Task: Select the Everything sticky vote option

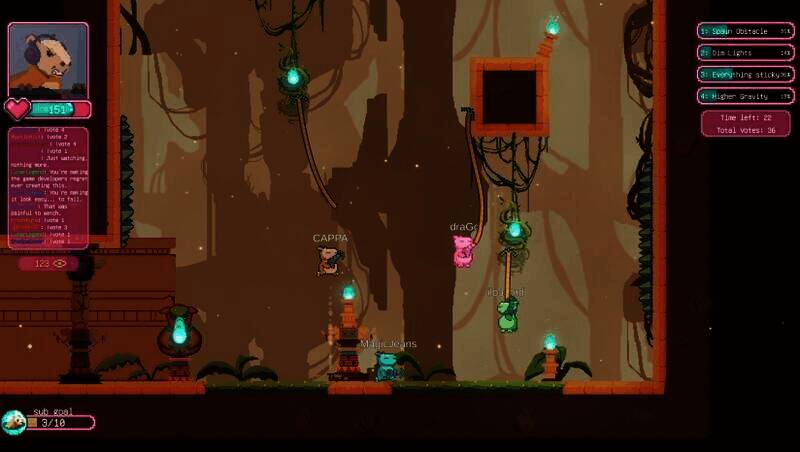Action: coord(743,75)
